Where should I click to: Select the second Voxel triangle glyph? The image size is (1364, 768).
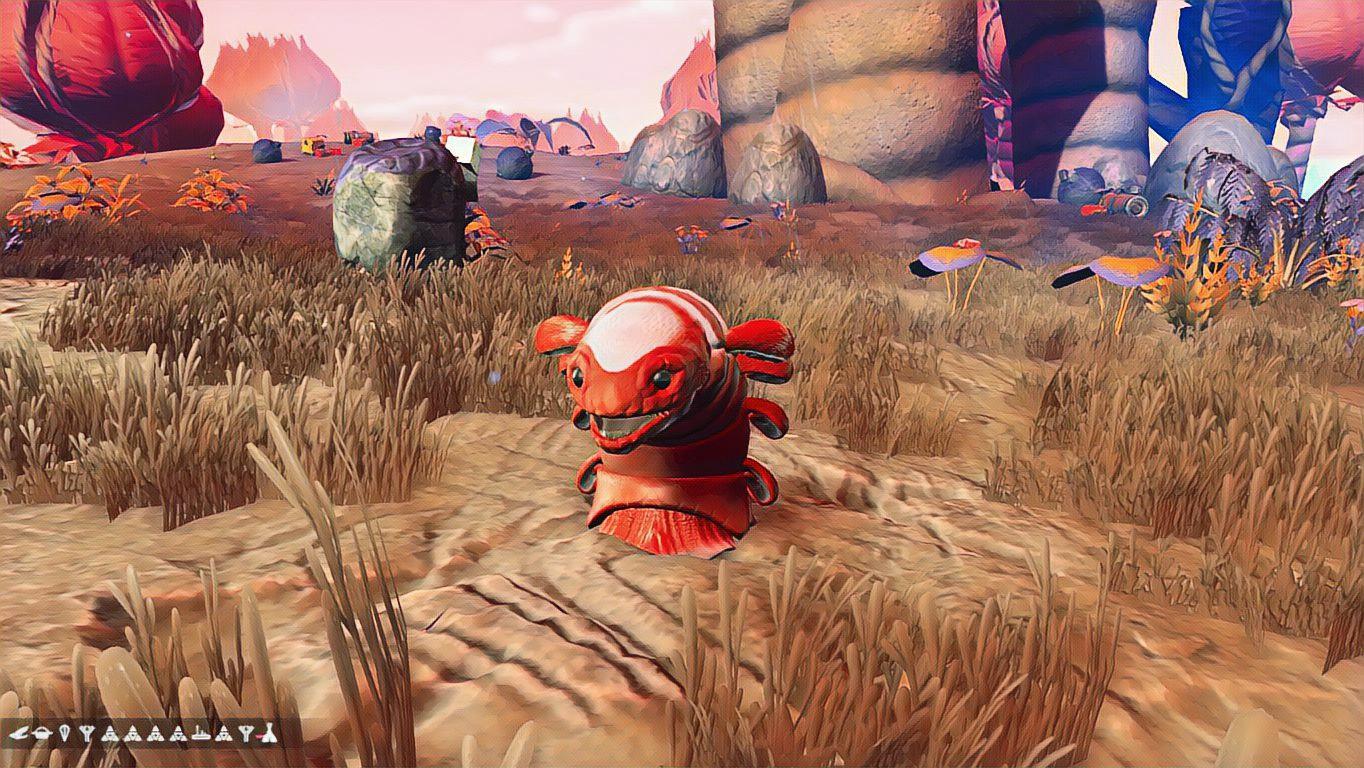(x=133, y=733)
